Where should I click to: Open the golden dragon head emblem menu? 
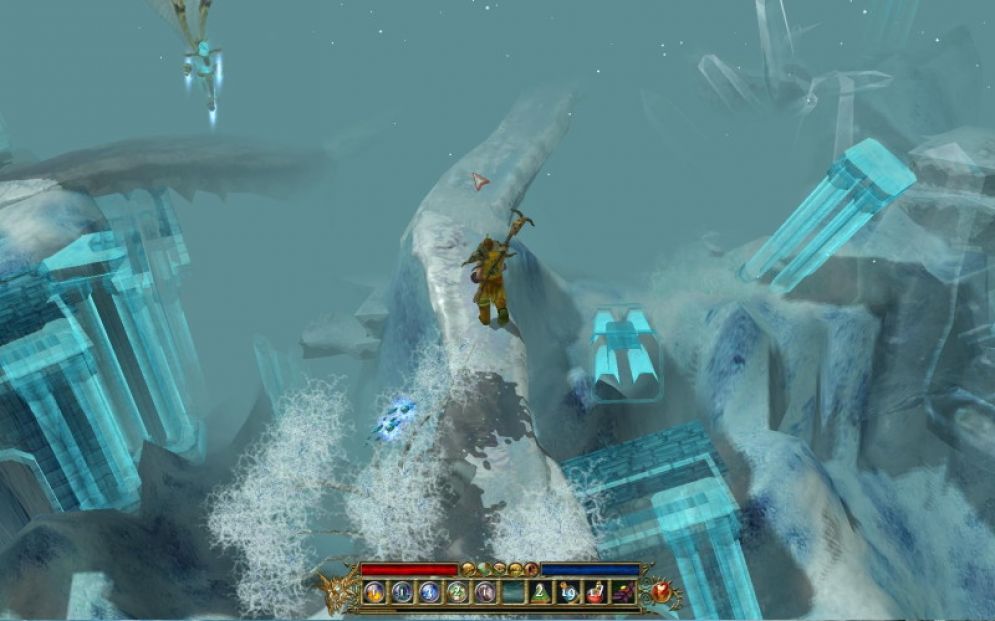[334, 591]
